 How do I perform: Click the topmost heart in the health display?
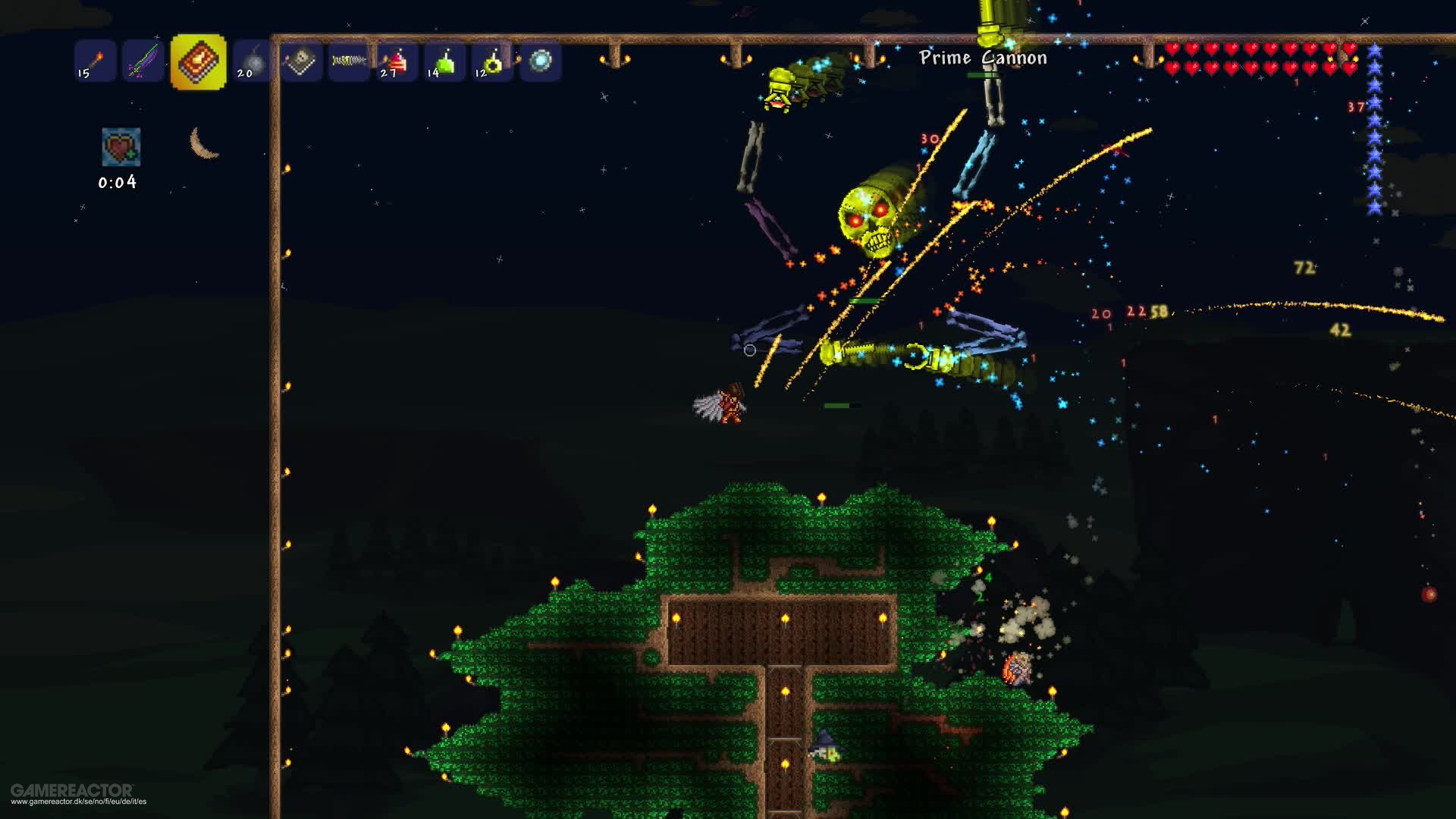(1172, 48)
